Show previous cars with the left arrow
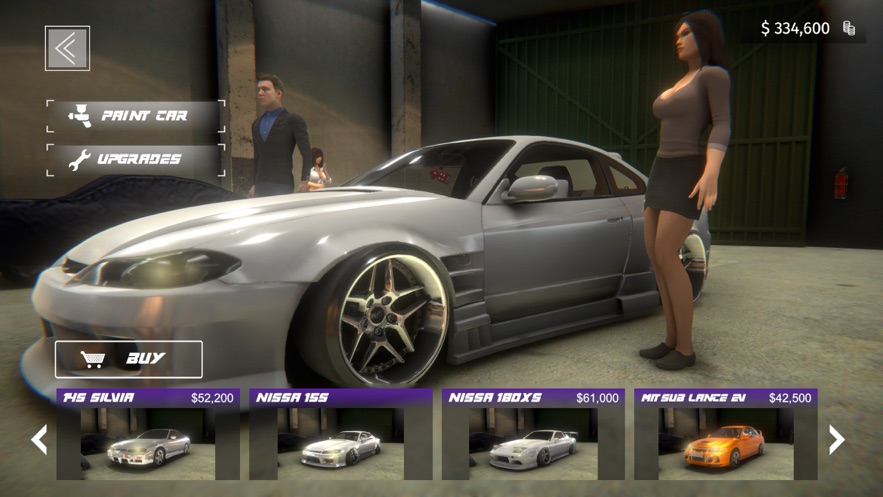The width and height of the screenshot is (883, 497). [39, 439]
